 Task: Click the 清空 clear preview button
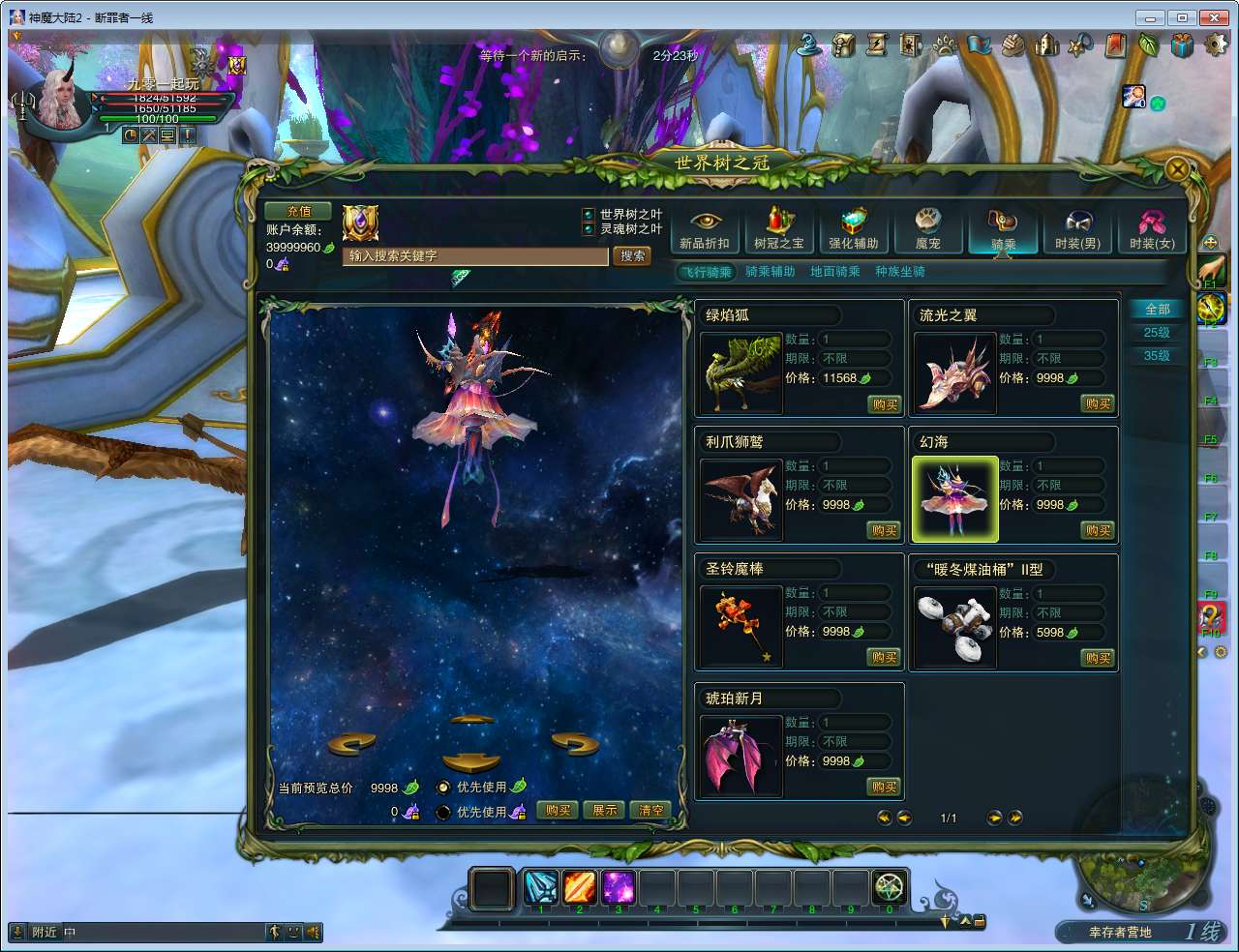(x=651, y=811)
